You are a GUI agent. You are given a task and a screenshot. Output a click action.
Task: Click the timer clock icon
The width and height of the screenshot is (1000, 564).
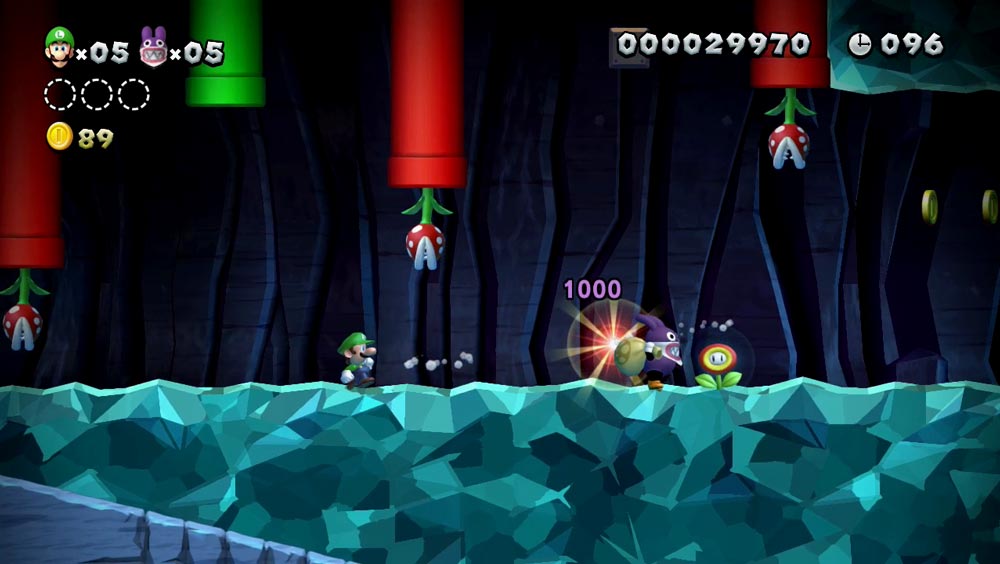tap(860, 44)
